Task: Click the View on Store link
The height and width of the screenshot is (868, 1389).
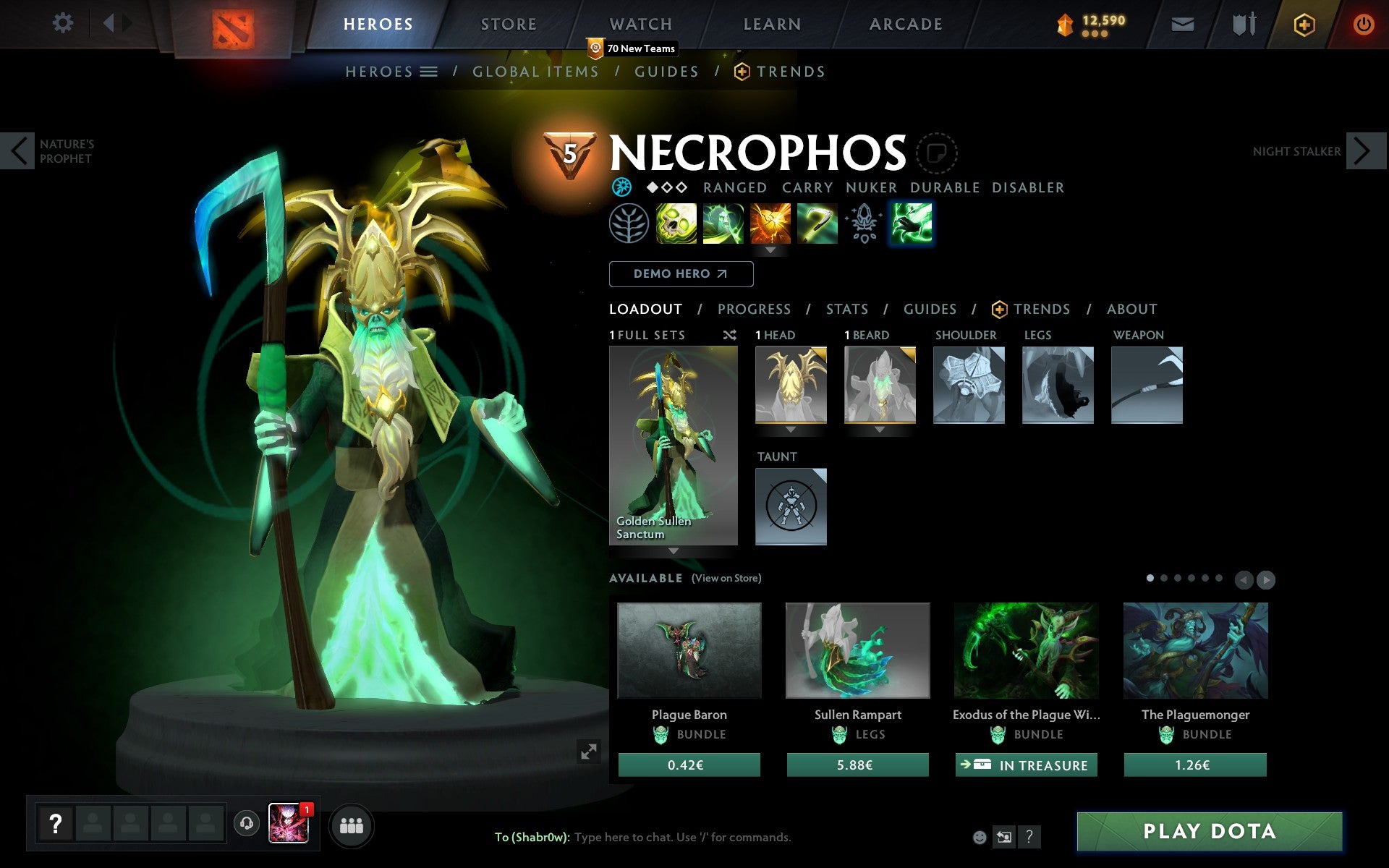Action: [726, 578]
